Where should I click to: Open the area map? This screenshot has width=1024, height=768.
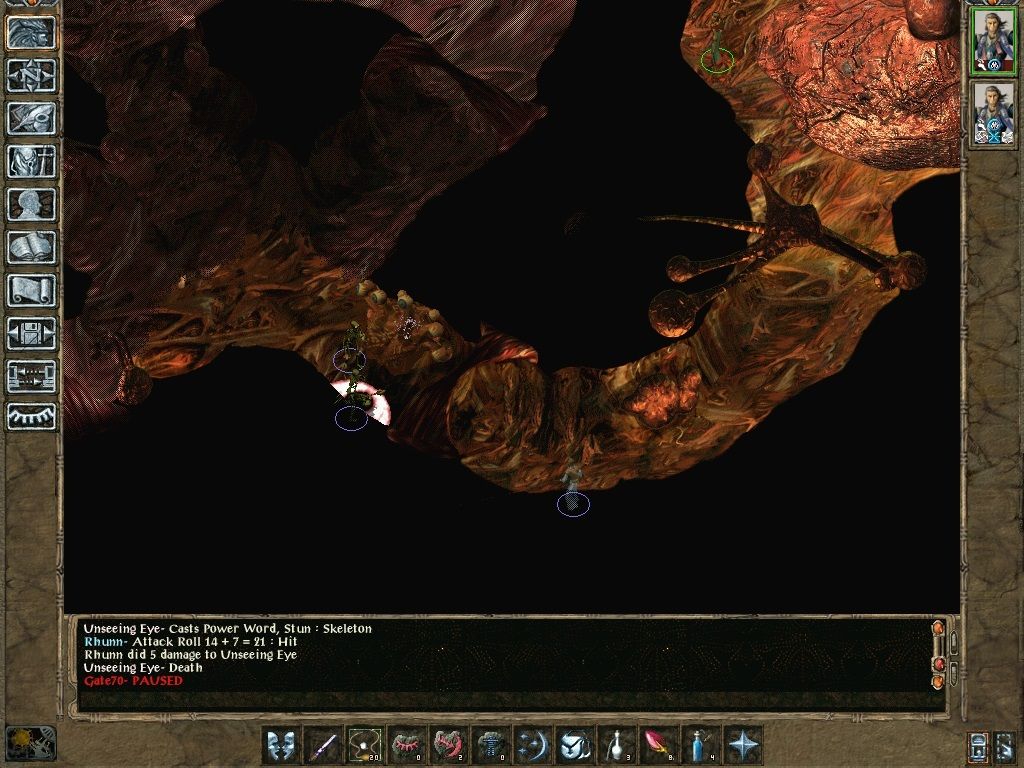[31, 75]
